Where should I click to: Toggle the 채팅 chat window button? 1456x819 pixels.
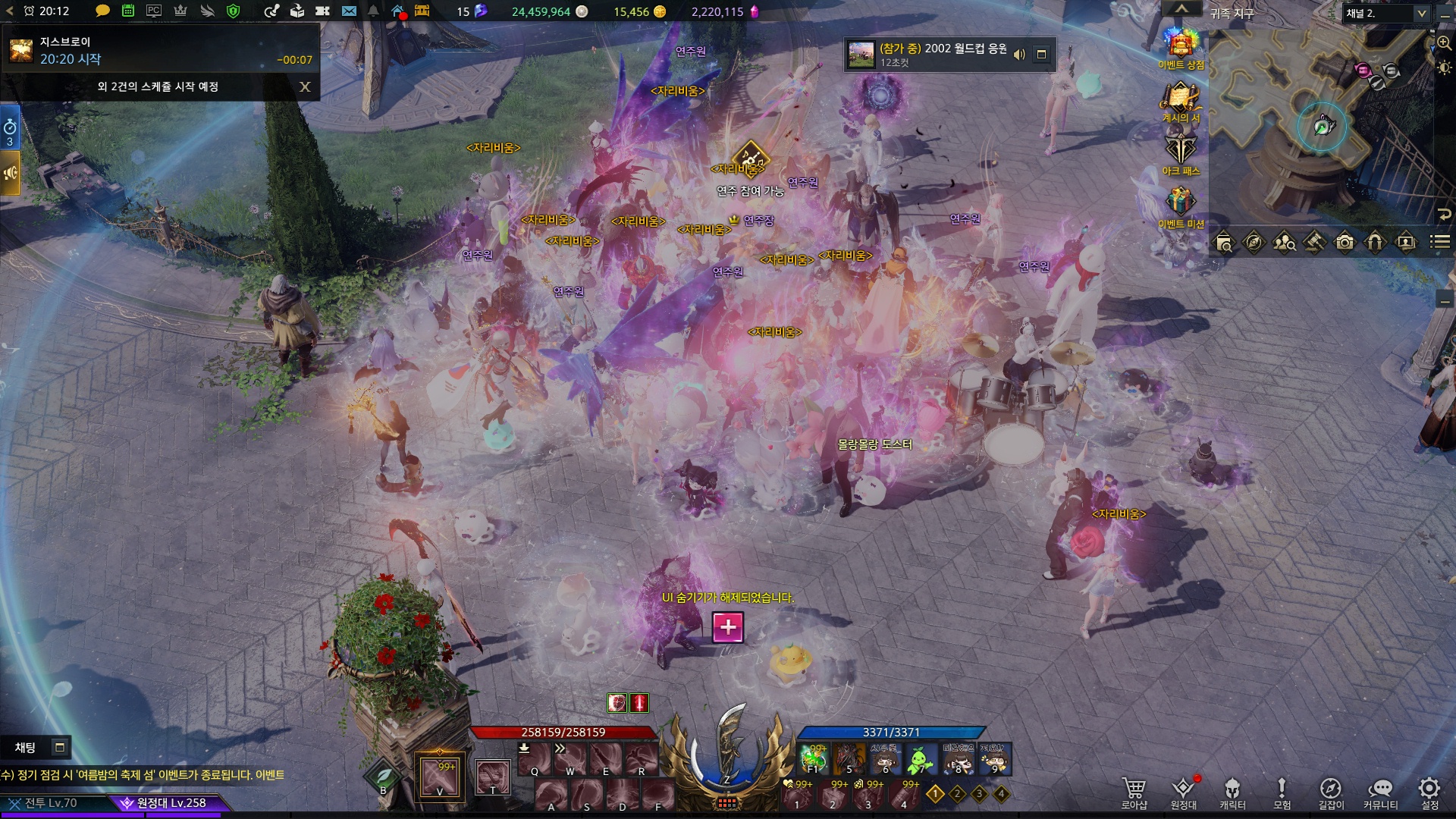tap(59, 748)
